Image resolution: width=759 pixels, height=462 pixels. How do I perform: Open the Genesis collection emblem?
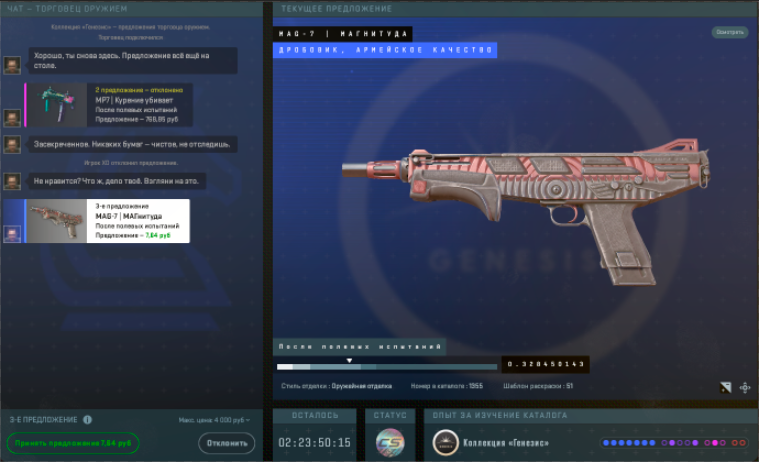click(x=446, y=442)
